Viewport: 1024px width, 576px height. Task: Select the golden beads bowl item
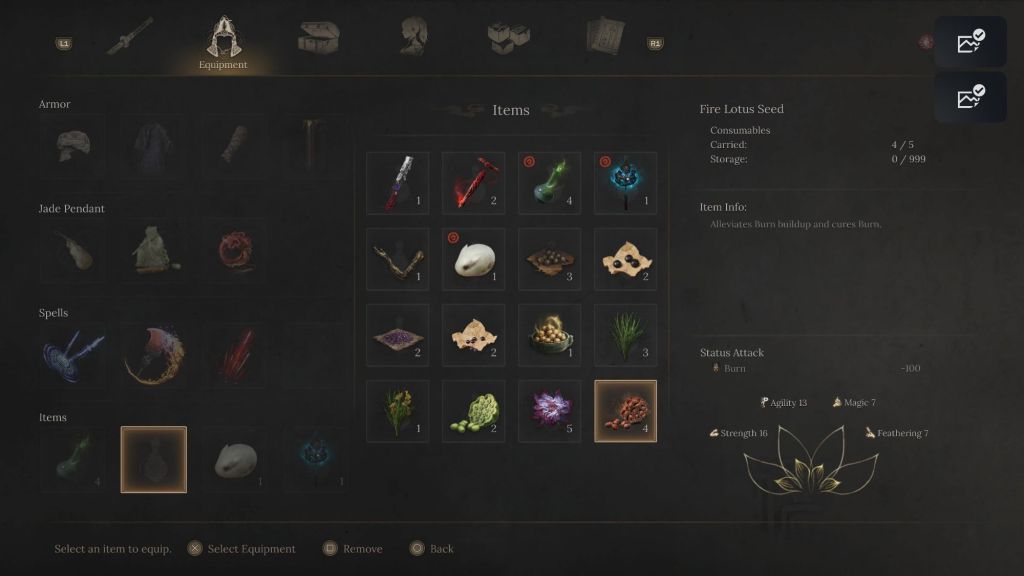[549, 335]
